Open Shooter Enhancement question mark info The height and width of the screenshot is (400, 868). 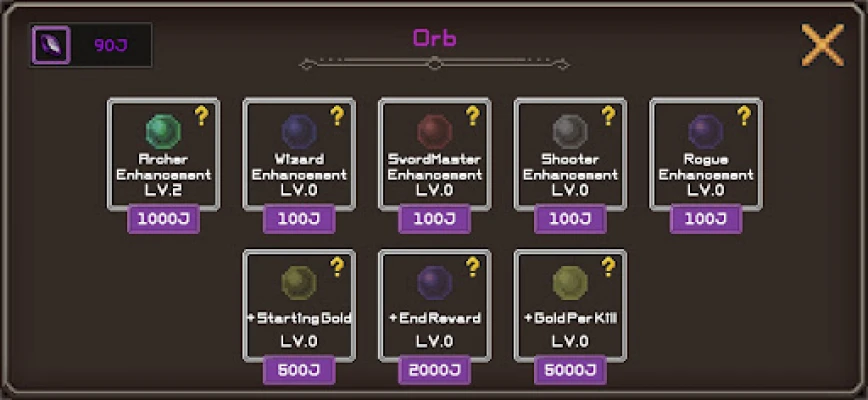click(608, 116)
